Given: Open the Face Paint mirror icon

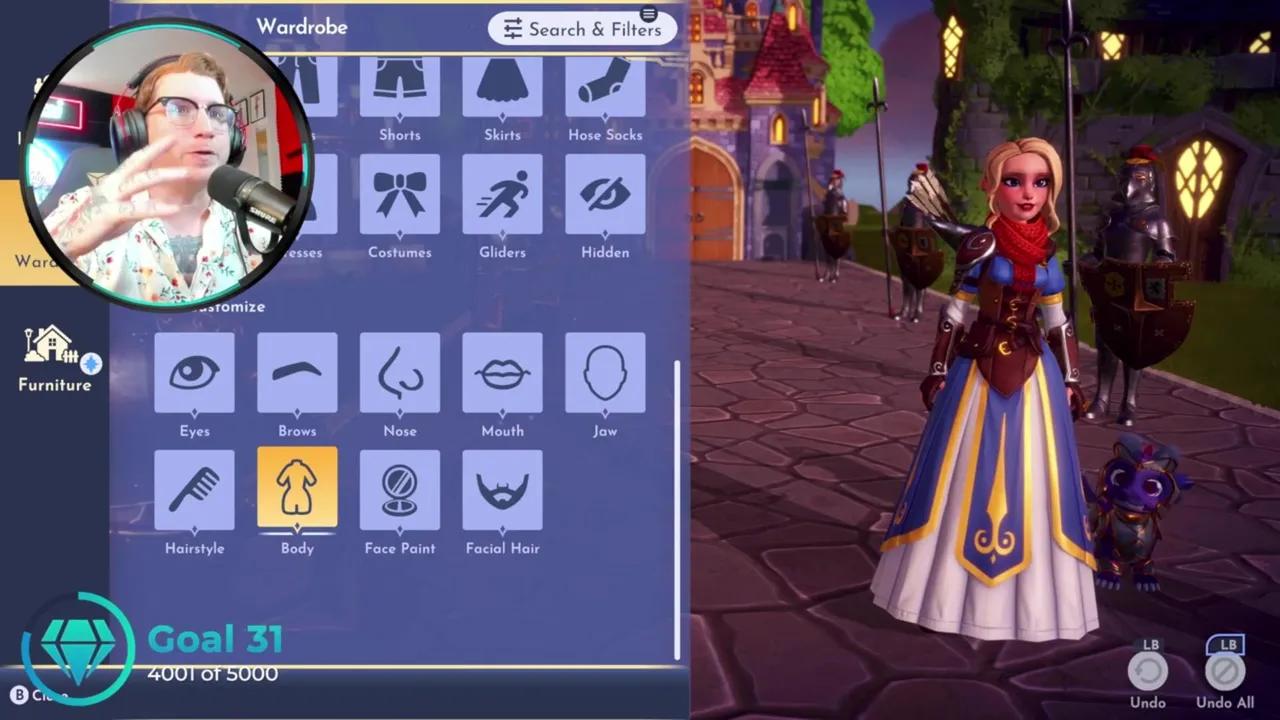Looking at the screenshot, I should click(x=400, y=490).
